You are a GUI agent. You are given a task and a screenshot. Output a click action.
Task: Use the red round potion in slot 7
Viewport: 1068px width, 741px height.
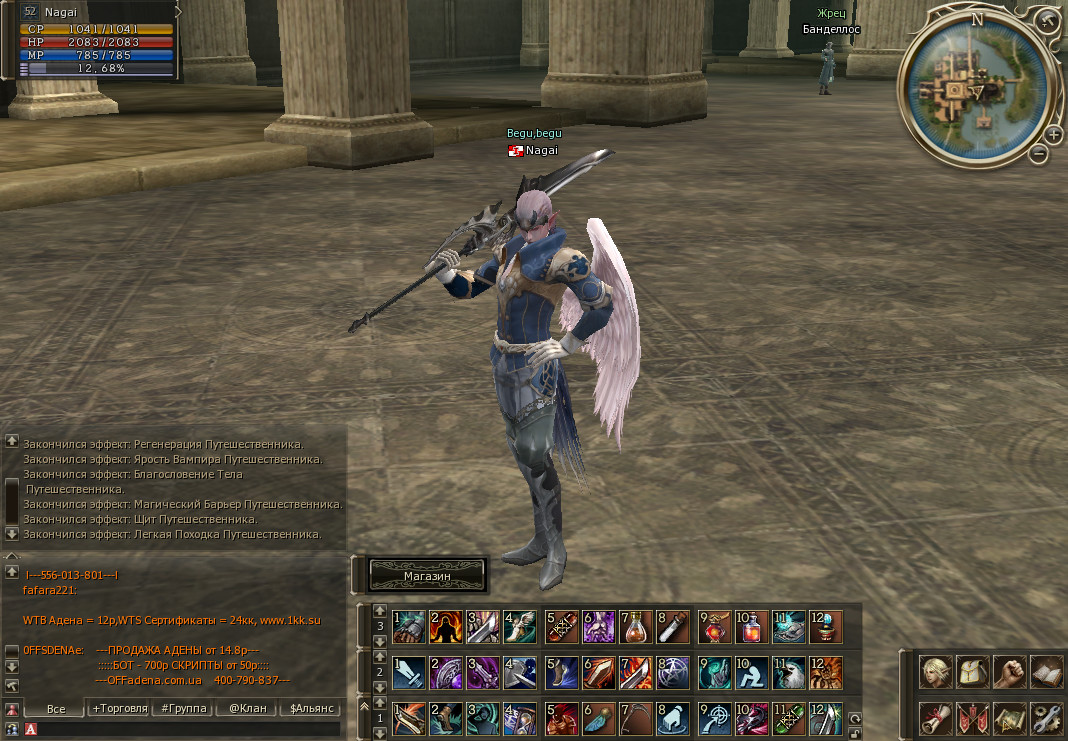tap(636, 627)
